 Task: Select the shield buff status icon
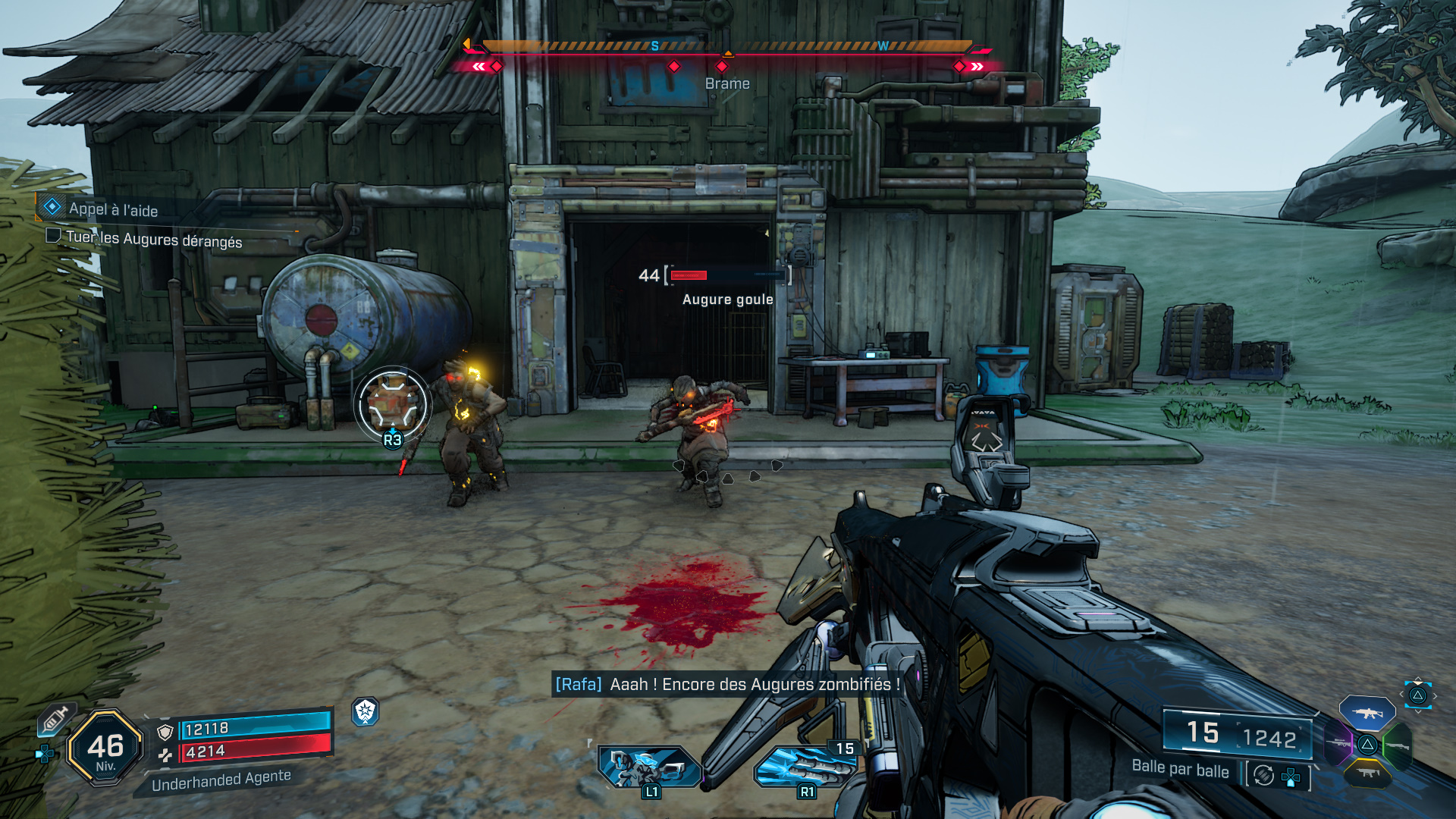tap(366, 711)
